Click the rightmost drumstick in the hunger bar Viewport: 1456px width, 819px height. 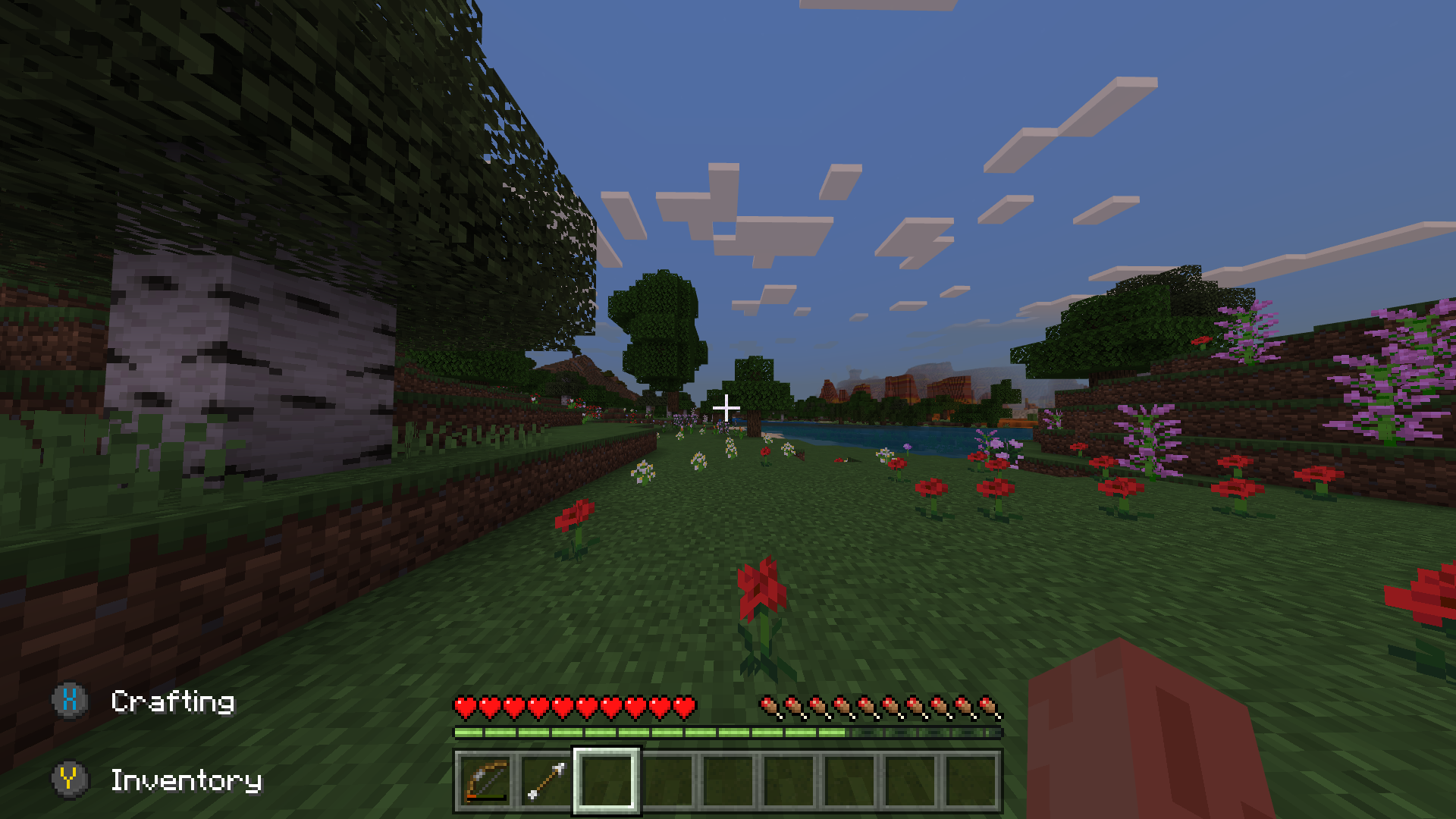987,705
